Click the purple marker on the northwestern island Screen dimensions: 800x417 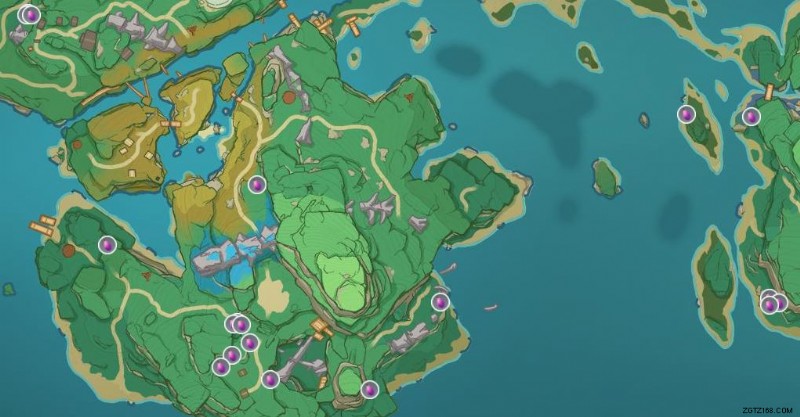(x=29, y=15)
